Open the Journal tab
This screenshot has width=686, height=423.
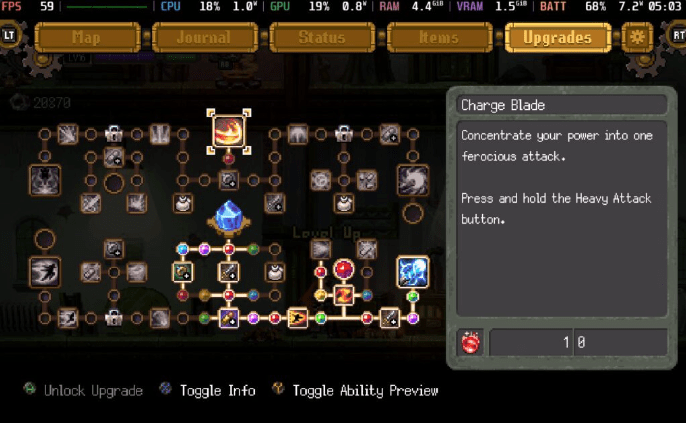[204, 38]
